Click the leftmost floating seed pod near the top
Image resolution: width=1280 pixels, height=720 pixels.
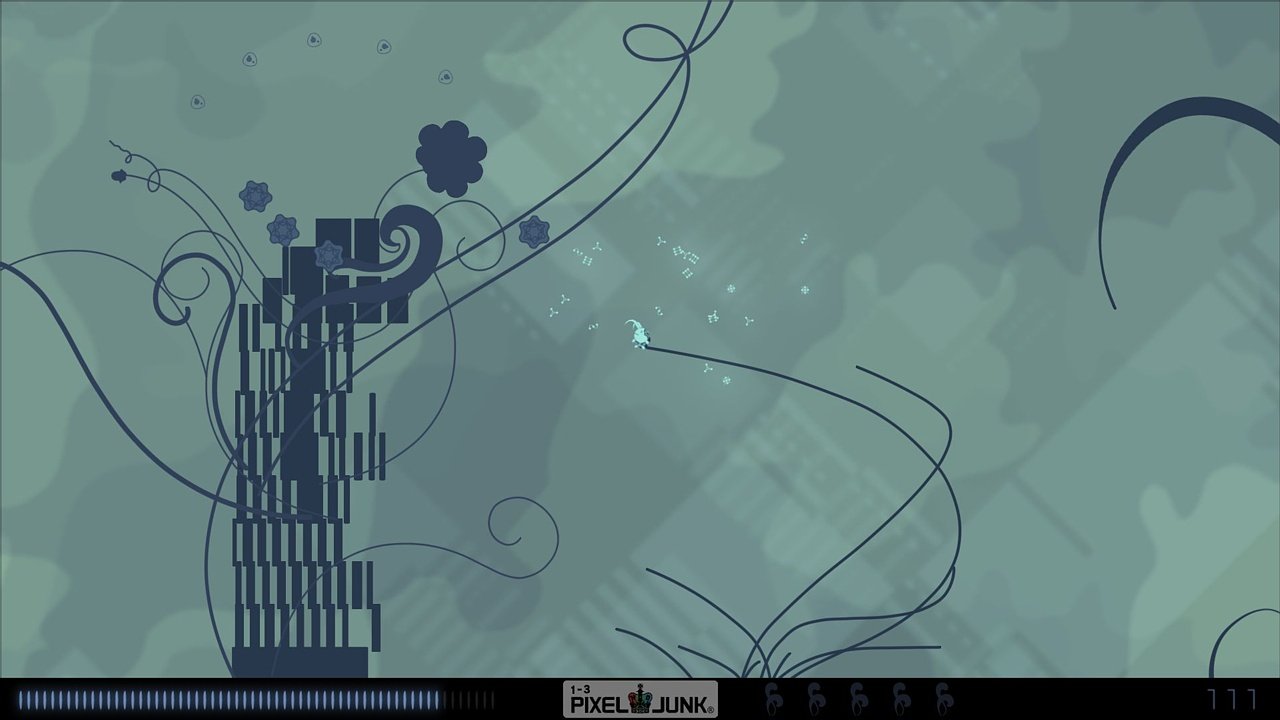pyautogui.click(x=197, y=102)
